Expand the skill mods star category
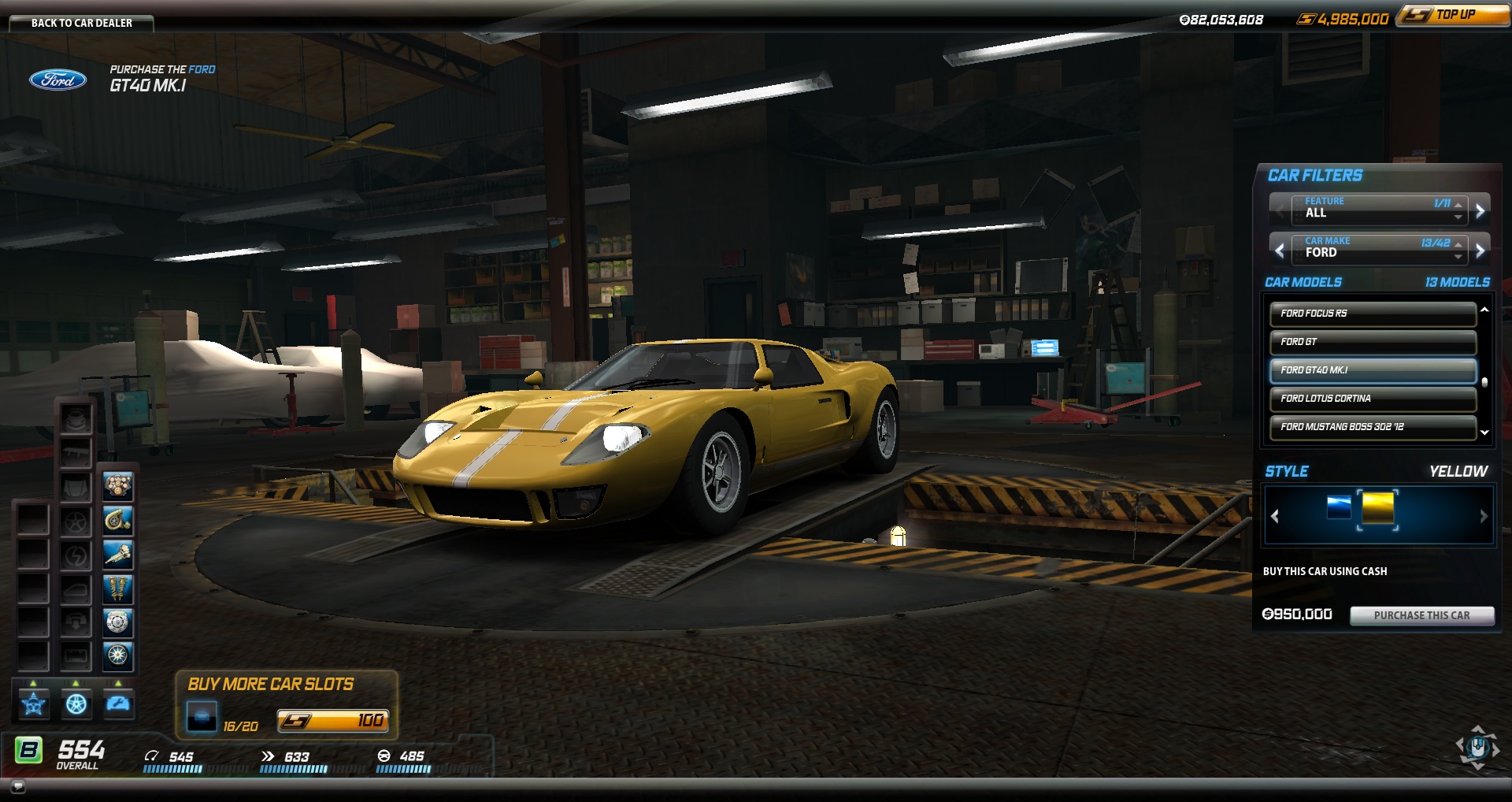Screen dimensions: 1512x802 tap(34, 704)
